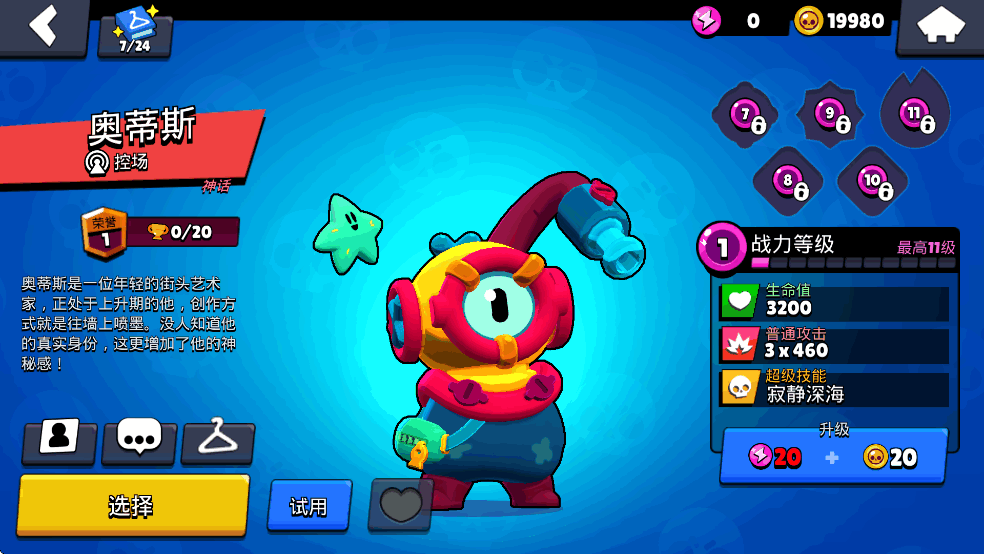
Task: Mark brawler as favorite with the heart button
Action: pos(401,504)
